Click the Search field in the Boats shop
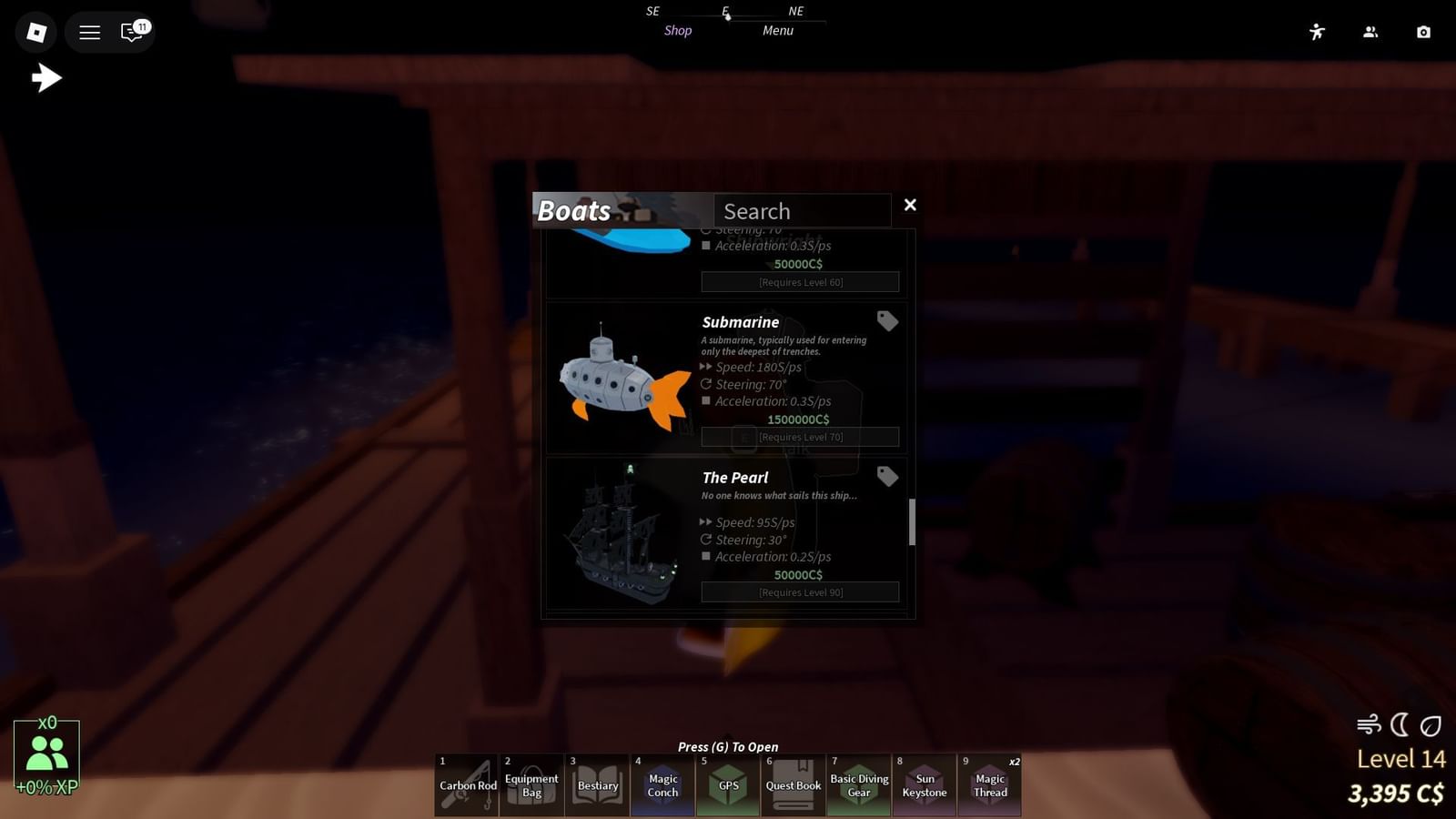1456x819 pixels. click(x=802, y=210)
